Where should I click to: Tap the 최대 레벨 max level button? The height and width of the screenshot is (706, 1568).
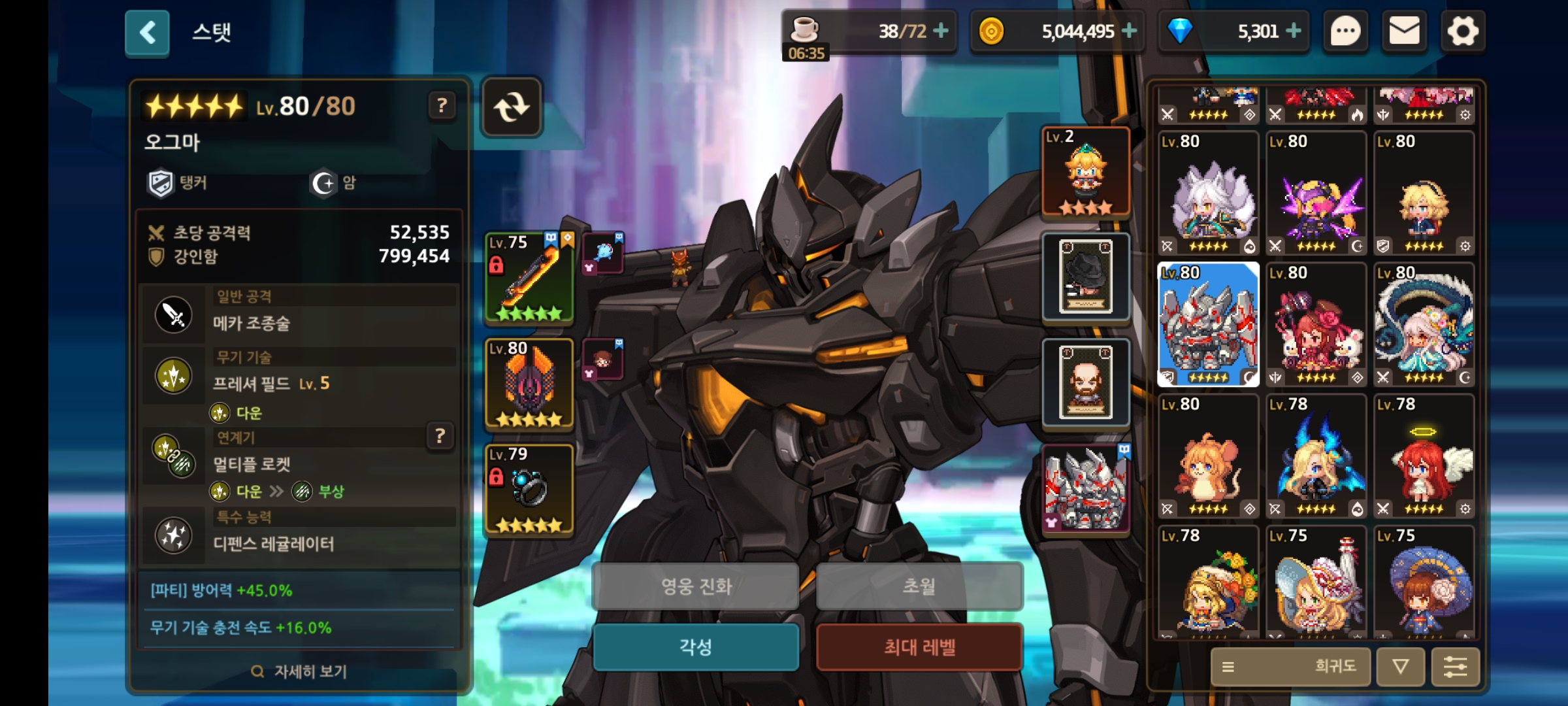[x=919, y=647]
